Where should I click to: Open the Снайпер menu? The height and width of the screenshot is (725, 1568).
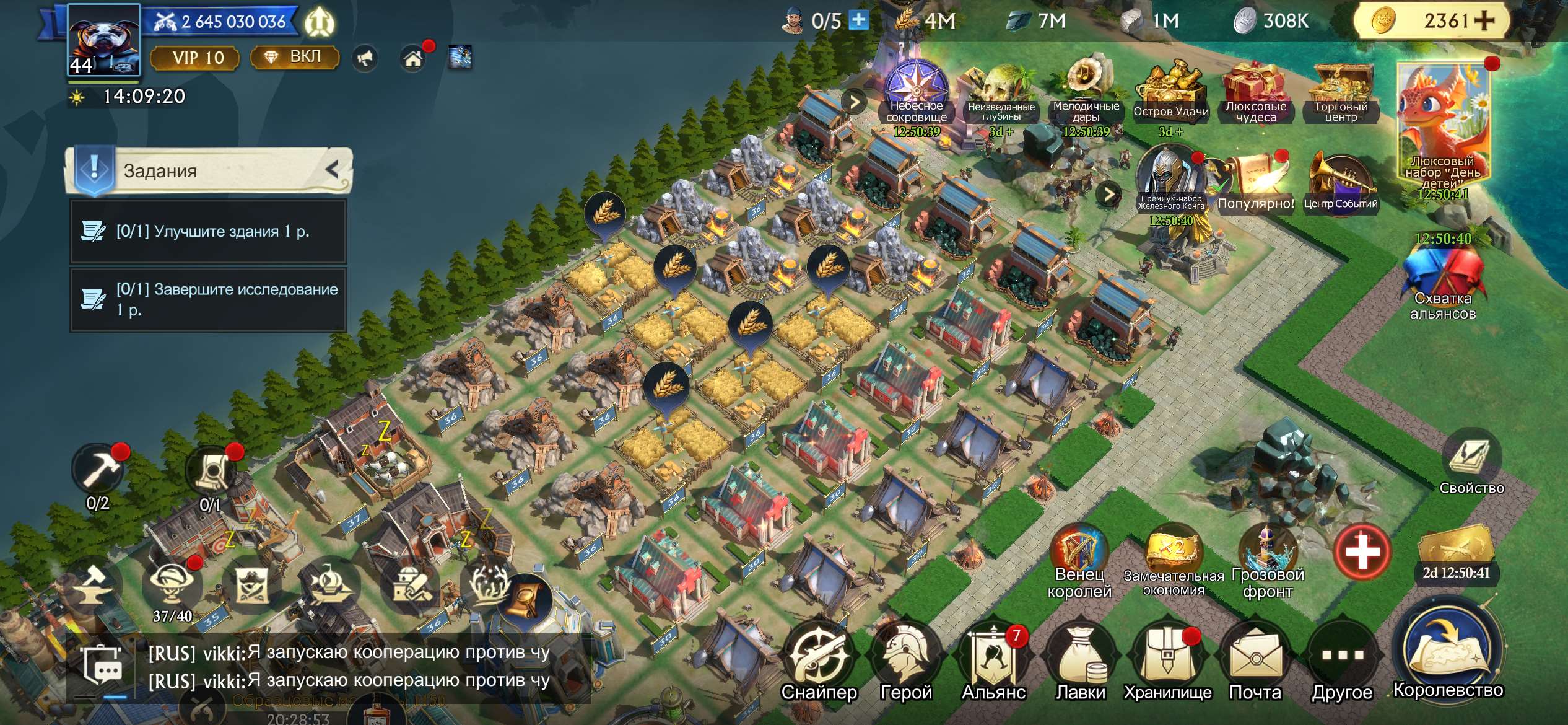pos(819,662)
